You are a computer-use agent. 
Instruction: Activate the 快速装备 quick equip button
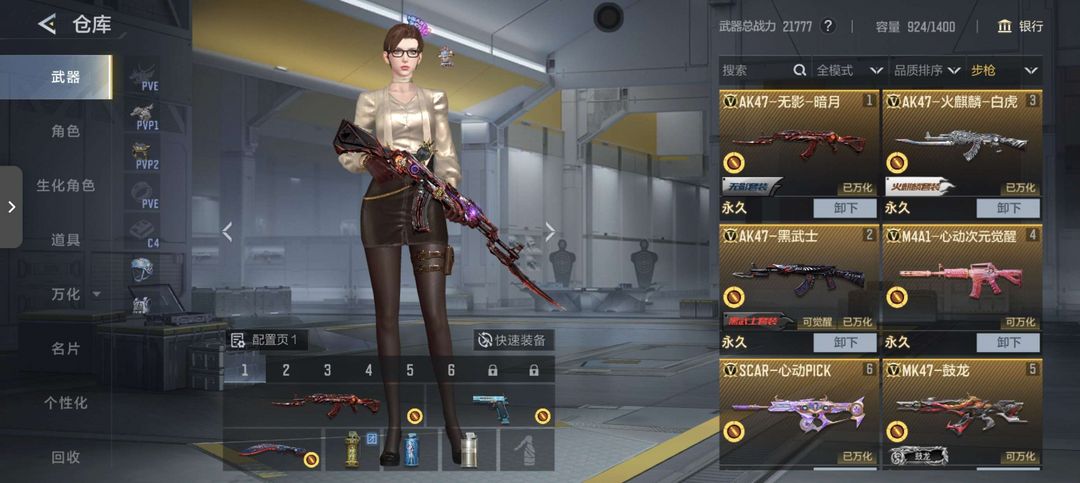(x=513, y=340)
